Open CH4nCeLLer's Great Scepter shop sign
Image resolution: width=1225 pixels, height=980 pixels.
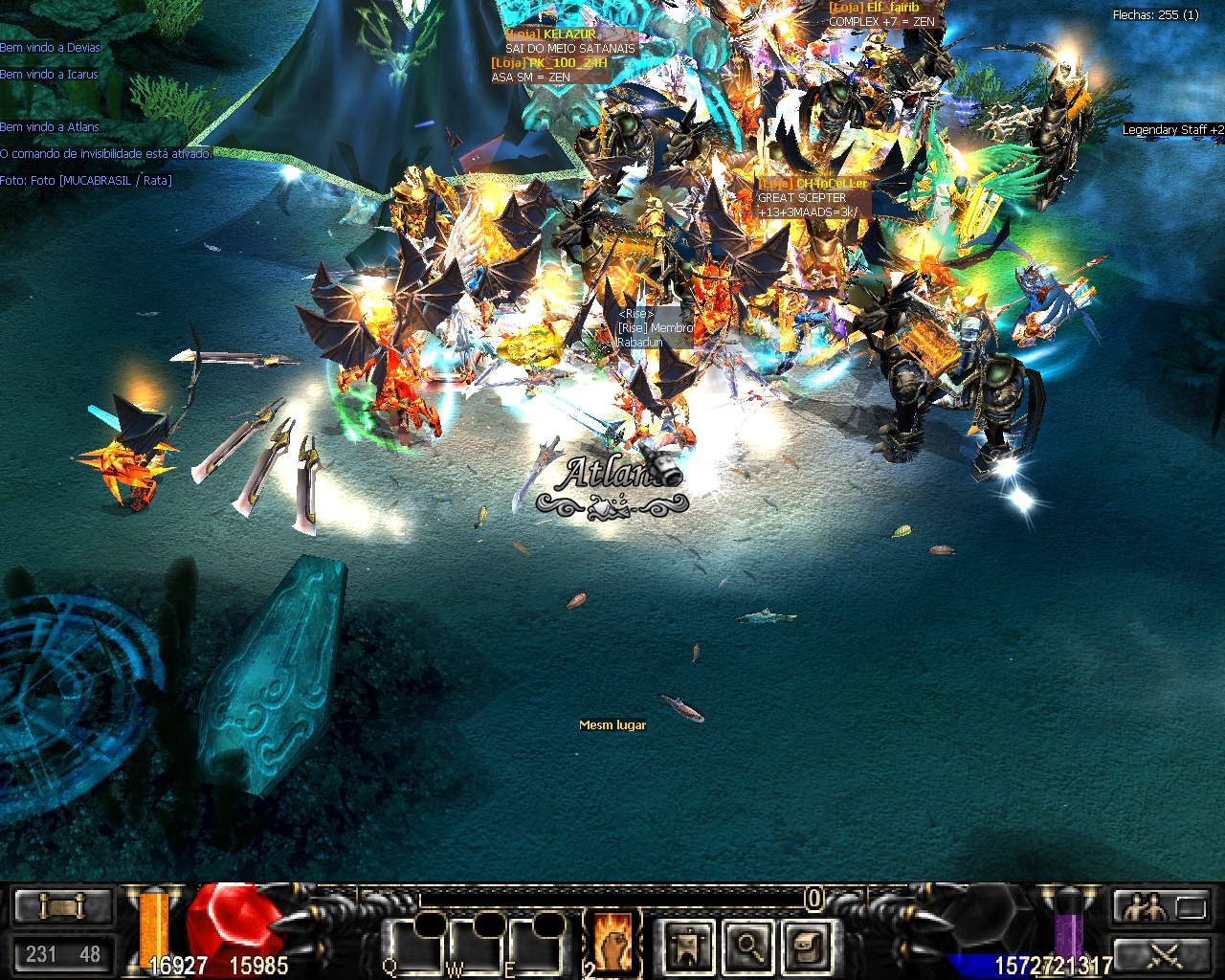point(813,198)
